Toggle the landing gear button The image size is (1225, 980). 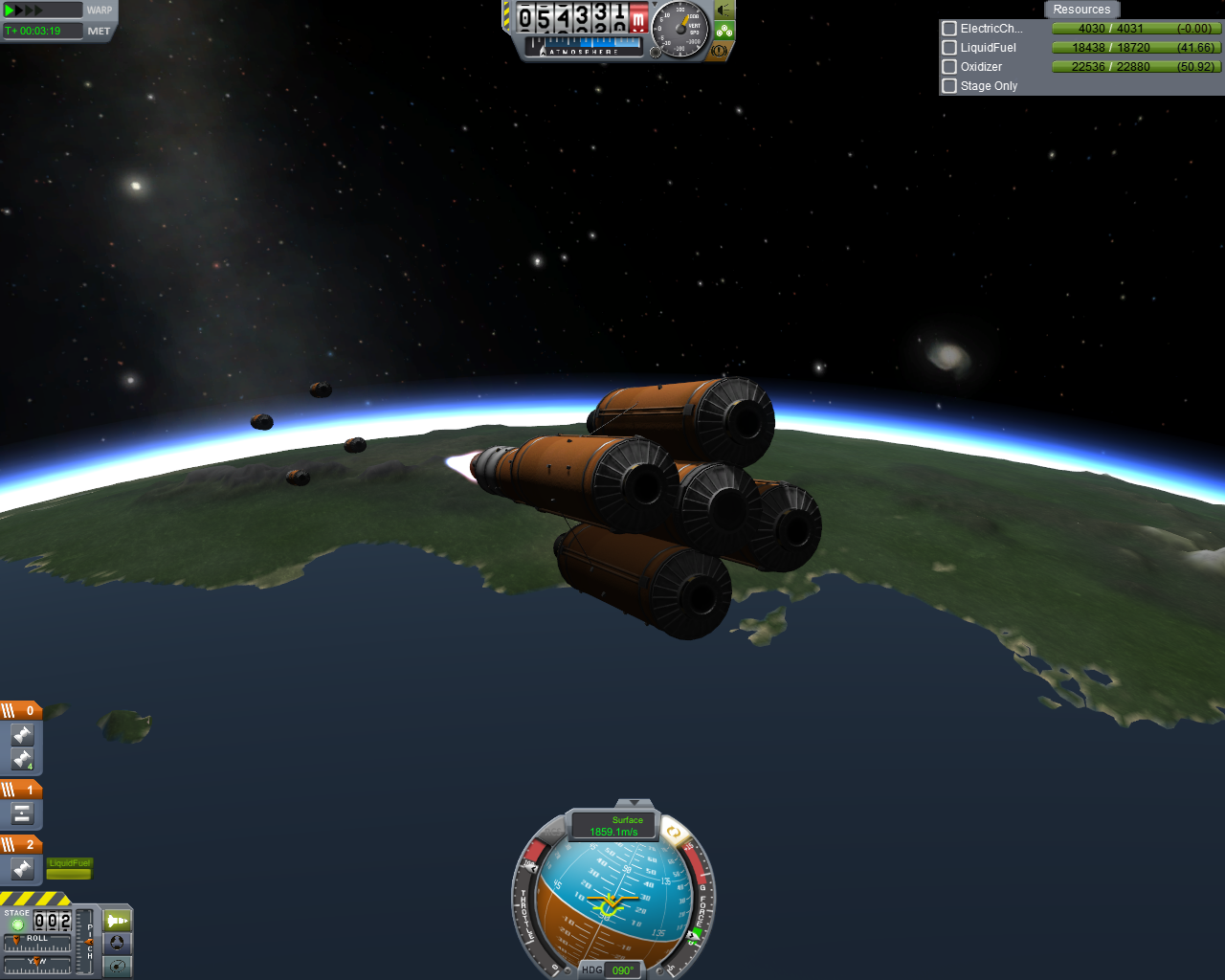pos(724,31)
